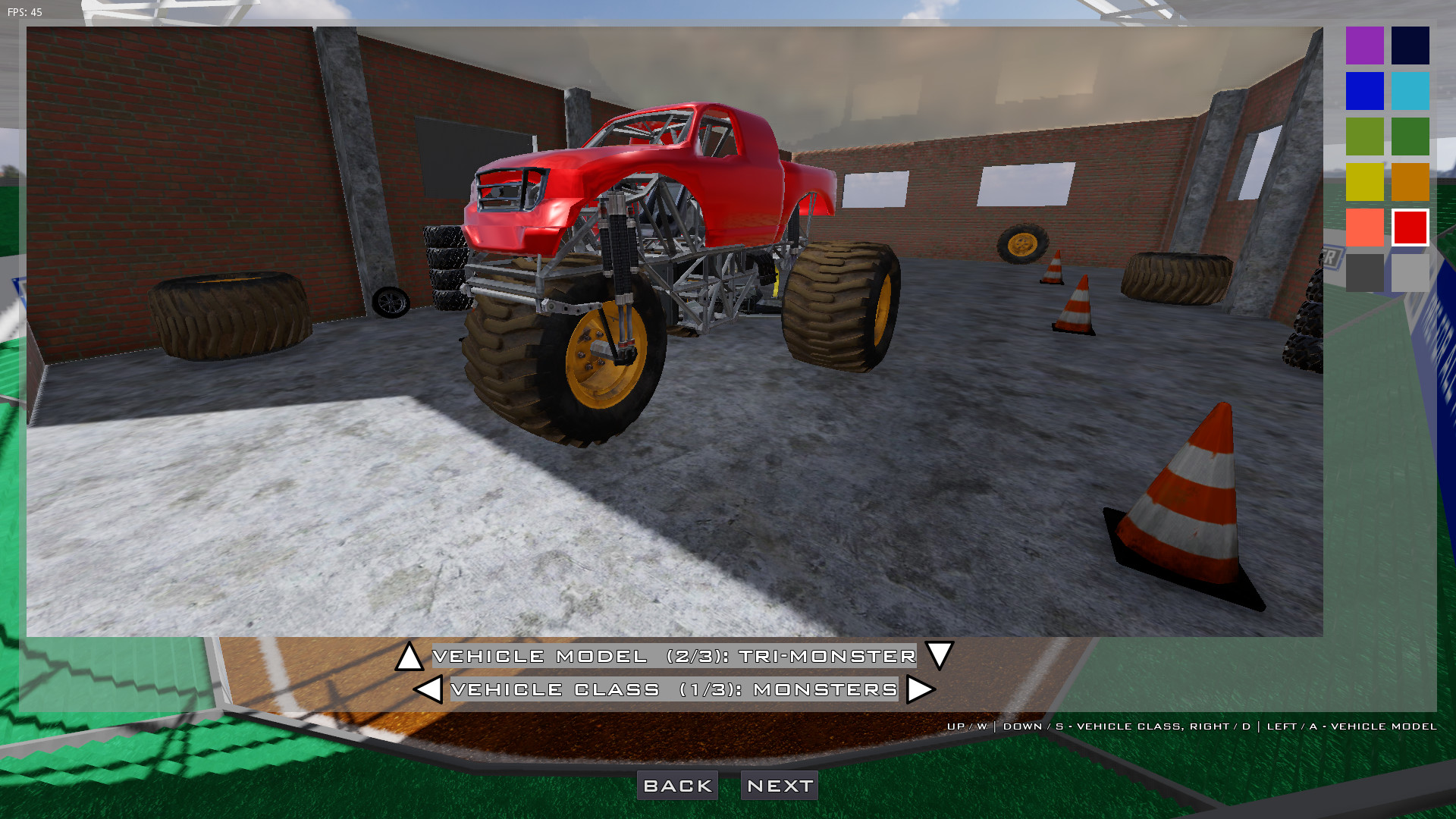Select the light green paint color
The image size is (1456, 819).
(1363, 136)
